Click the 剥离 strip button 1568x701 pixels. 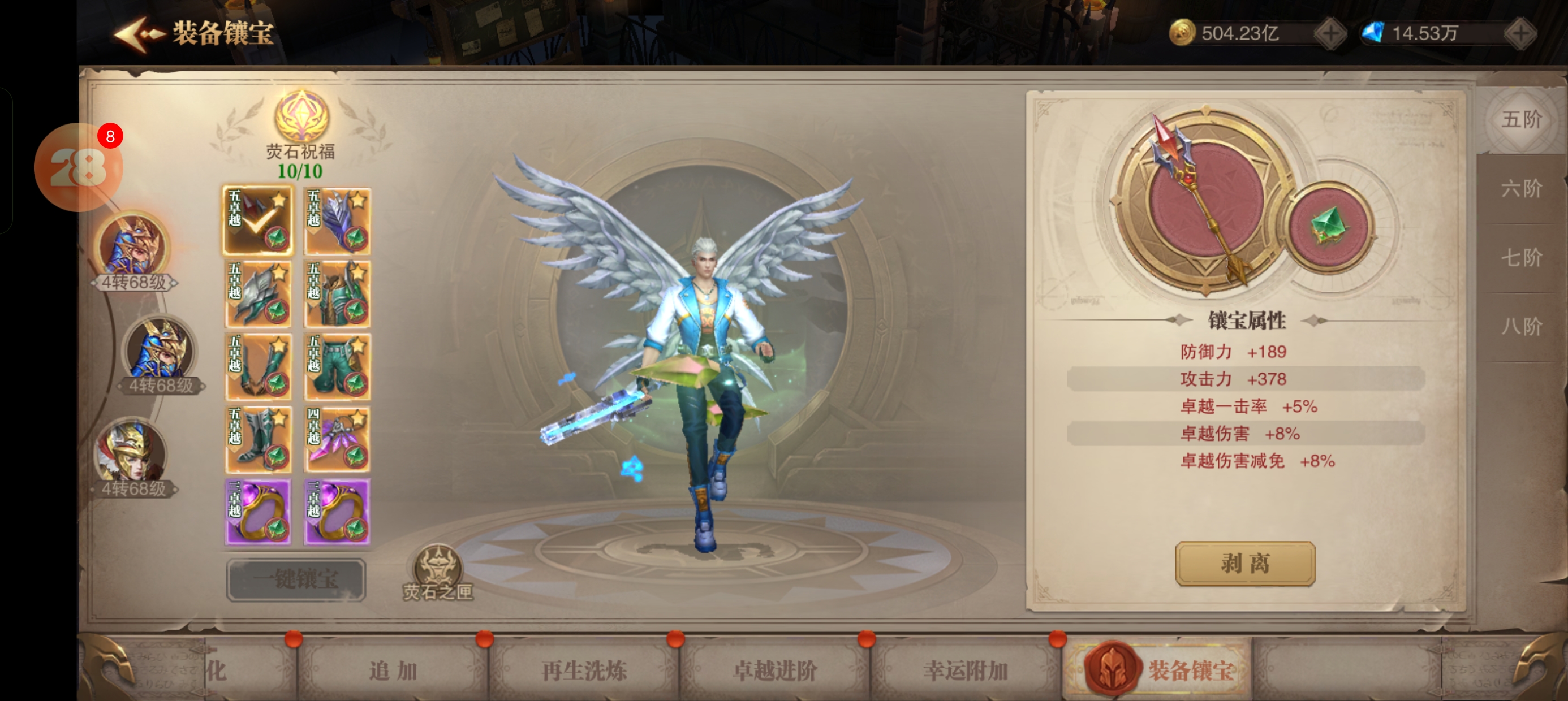tap(1244, 564)
